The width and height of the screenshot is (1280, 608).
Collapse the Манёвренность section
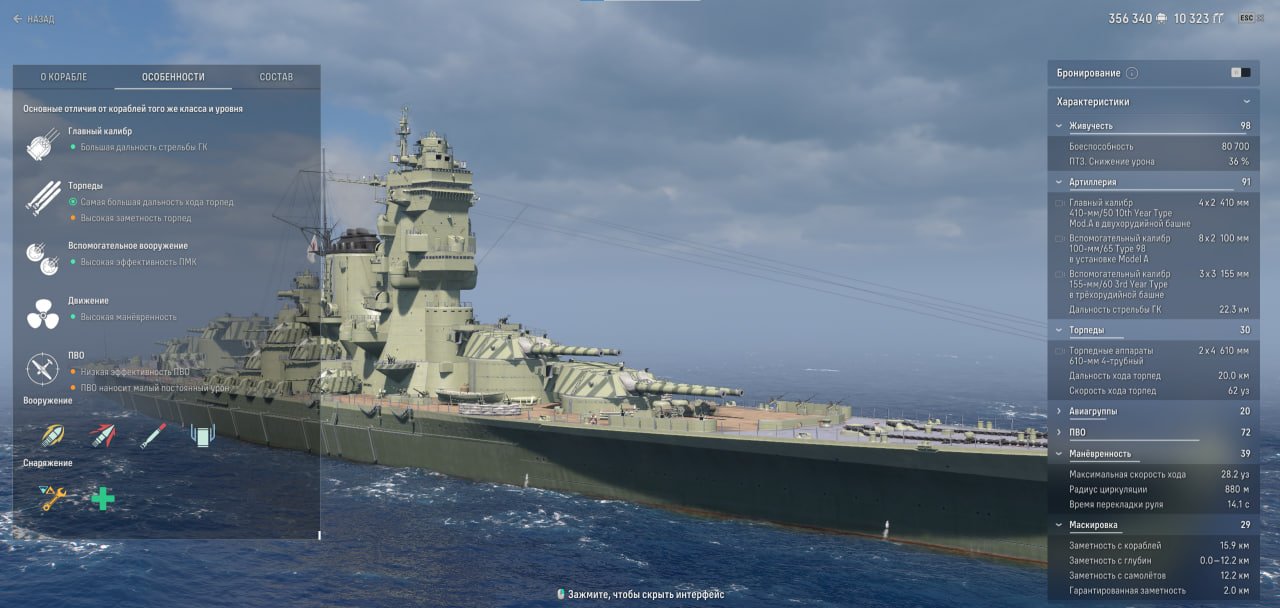click(x=1060, y=453)
